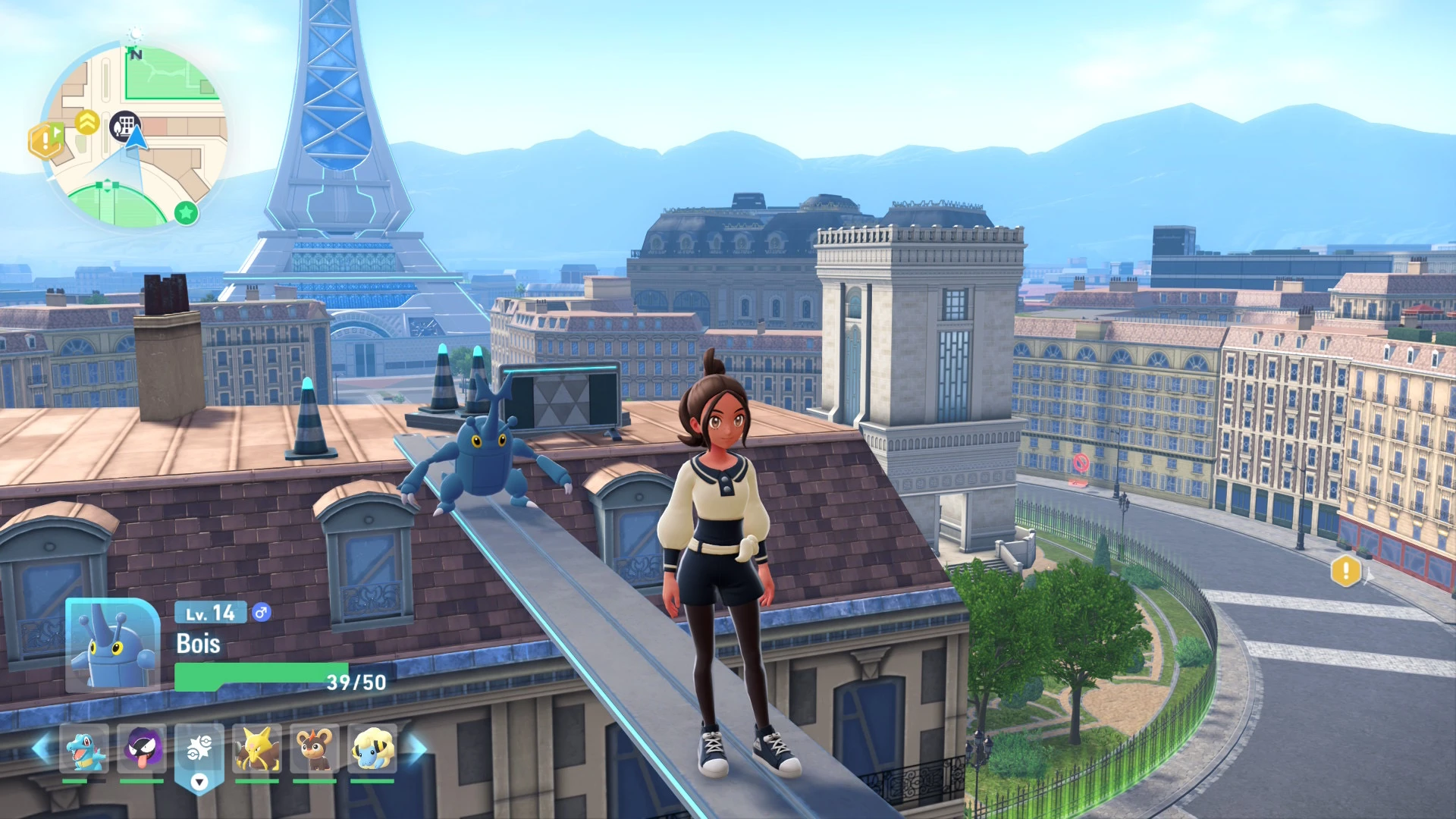The height and width of the screenshot is (819, 1456).
Task: Select Totodile in the party bar
Action: [84, 748]
